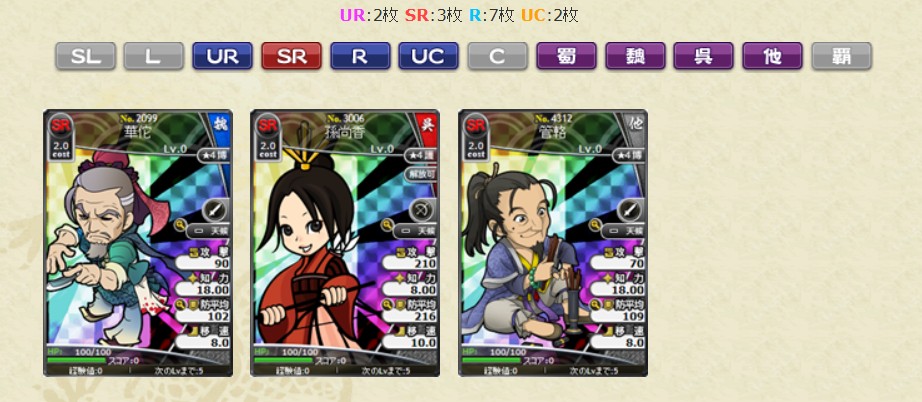This screenshot has height=402, width=922.
Task: Toggle the SL rarity filter
Action: pyautogui.click(x=85, y=56)
